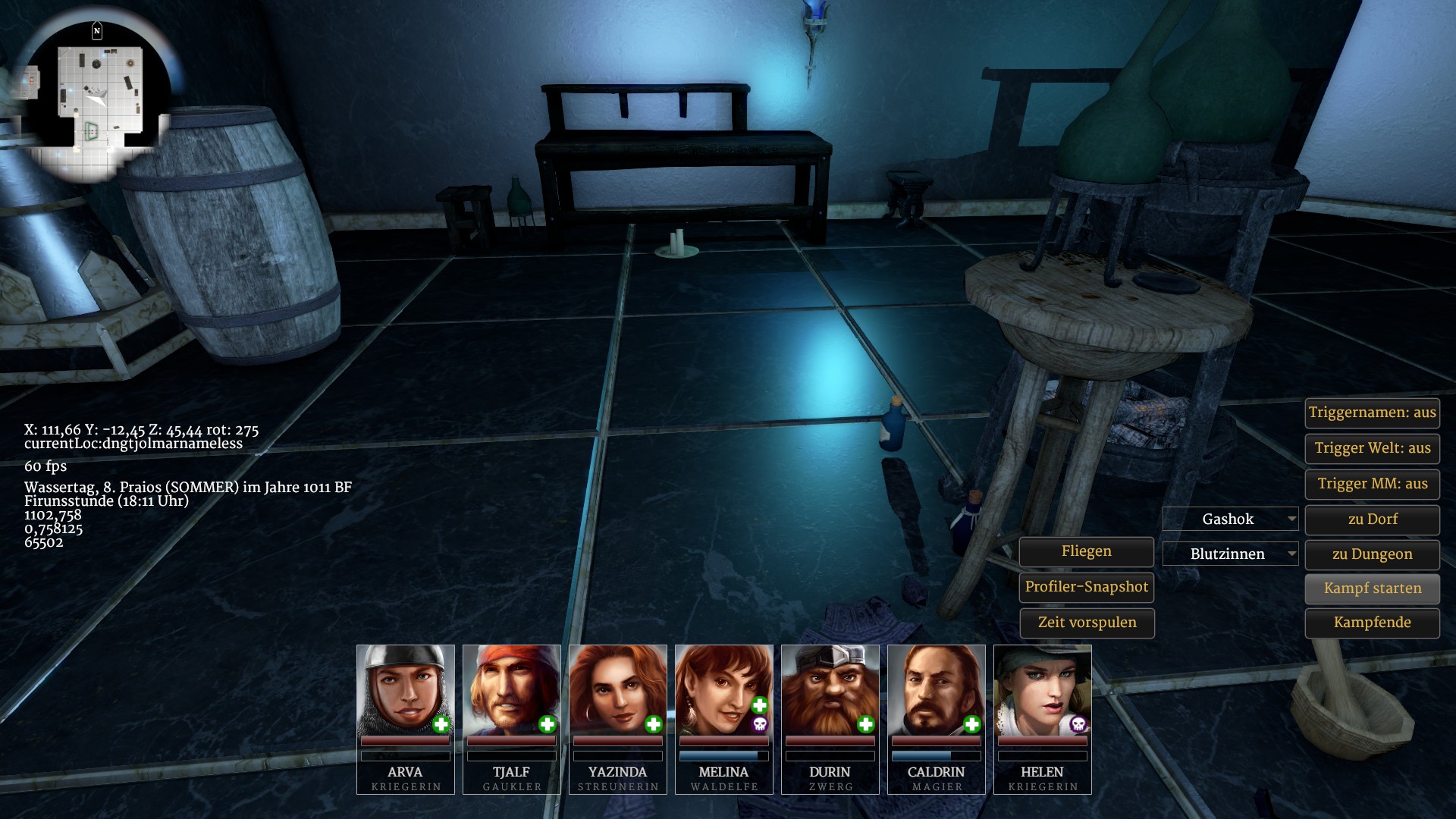
Task: Click the zu Dungeon button
Action: click(1372, 554)
